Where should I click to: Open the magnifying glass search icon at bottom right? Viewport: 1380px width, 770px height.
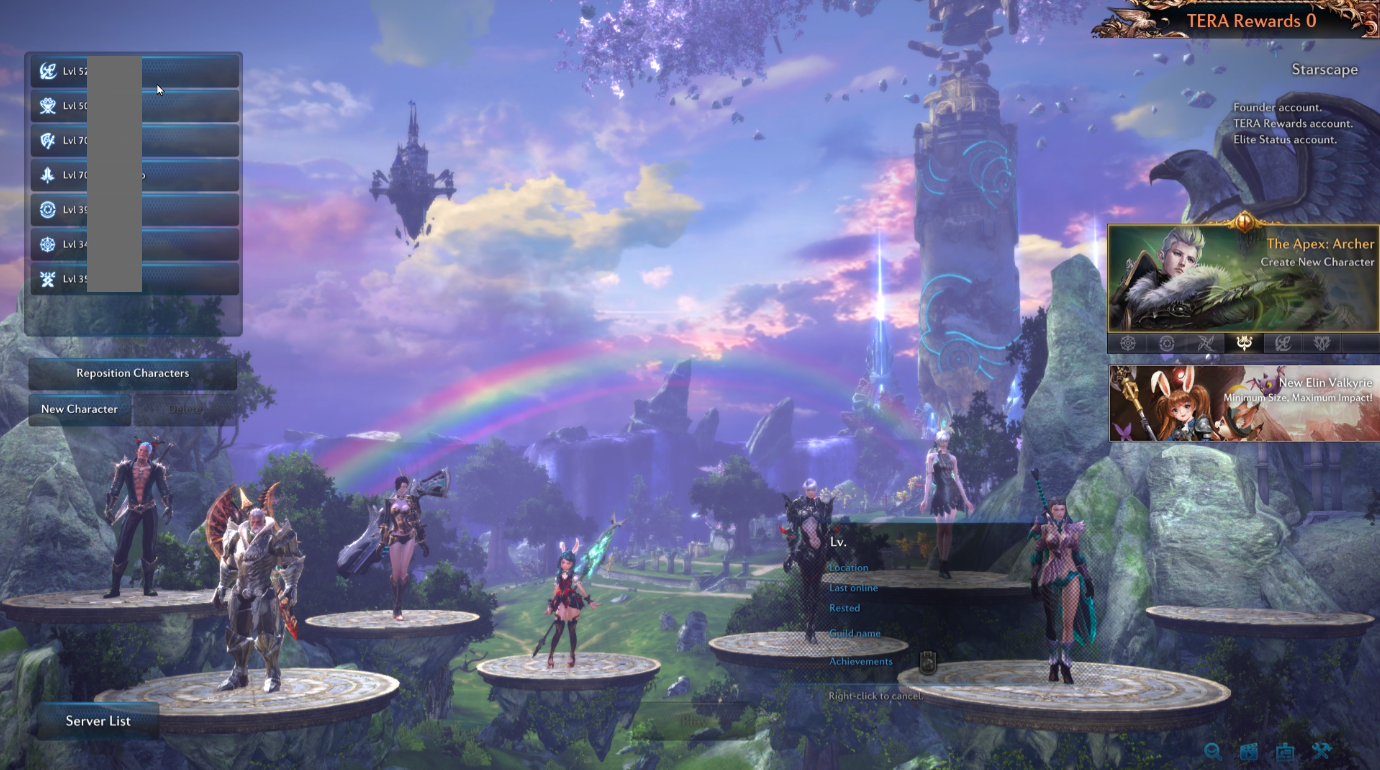click(1213, 751)
